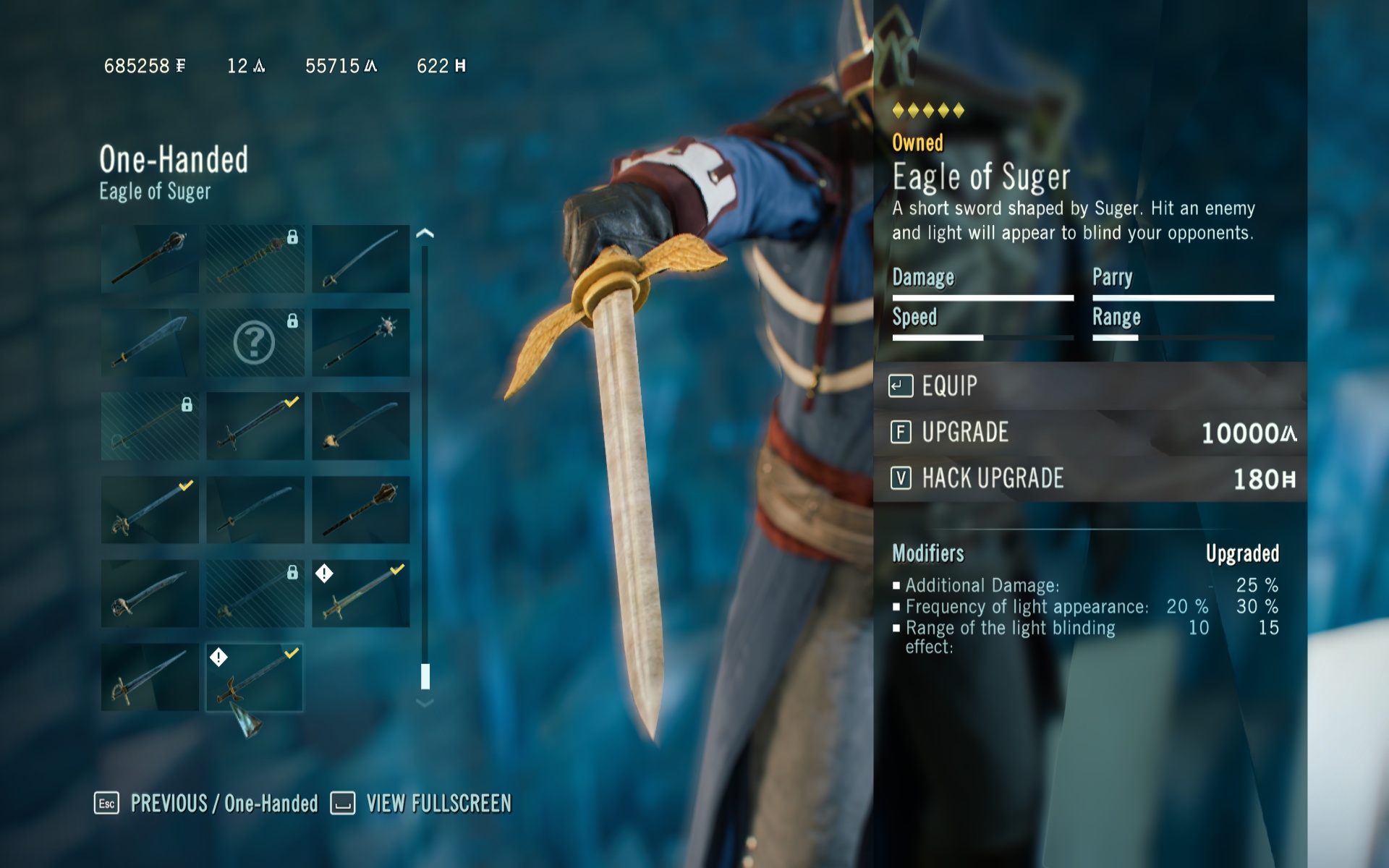Click the spiked morningstar weapon icon
Viewport: 1389px width, 868px height.
tap(360, 340)
